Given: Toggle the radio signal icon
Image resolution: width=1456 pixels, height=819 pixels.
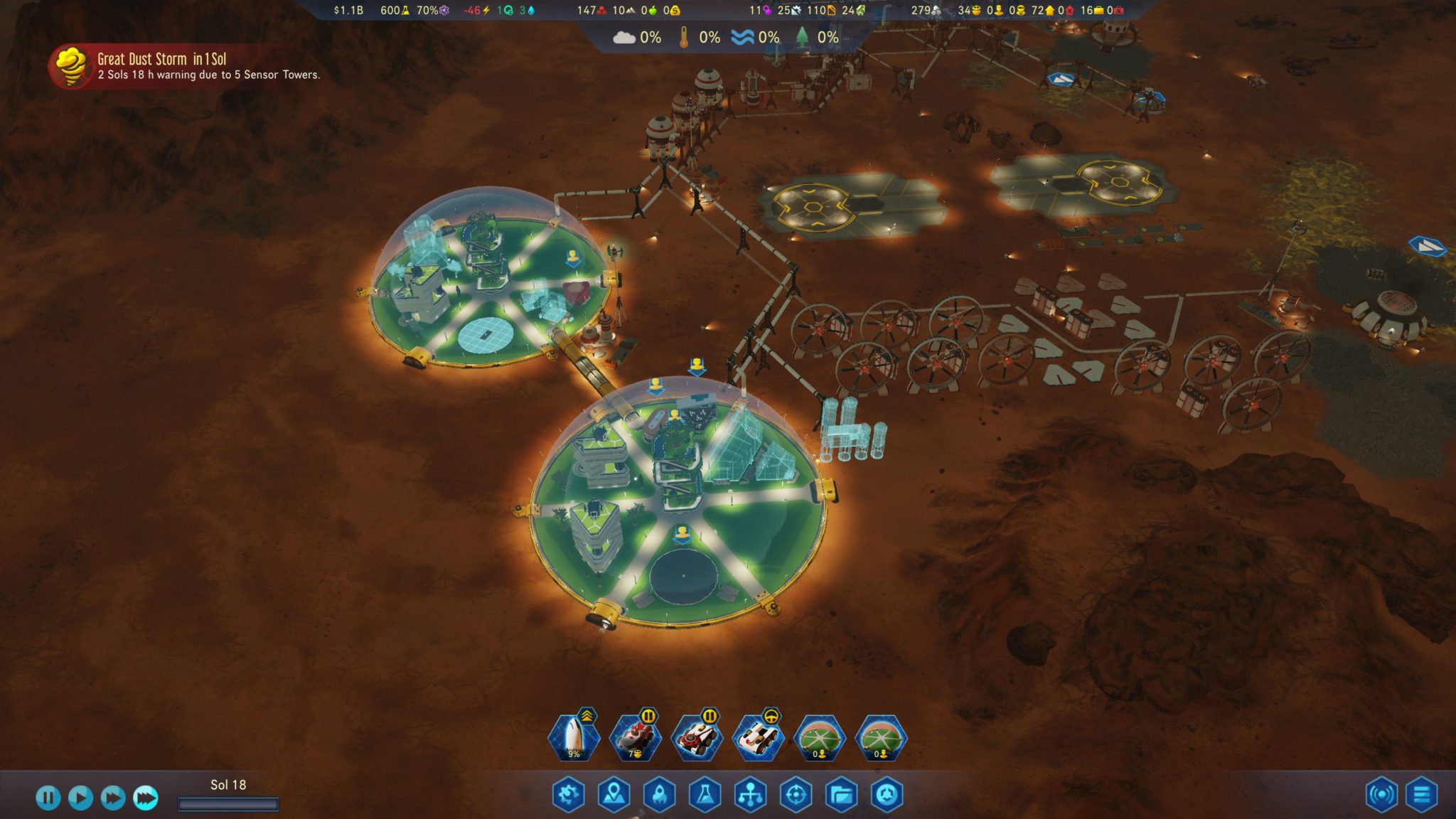Looking at the screenshot, I should pos(1381,795).
